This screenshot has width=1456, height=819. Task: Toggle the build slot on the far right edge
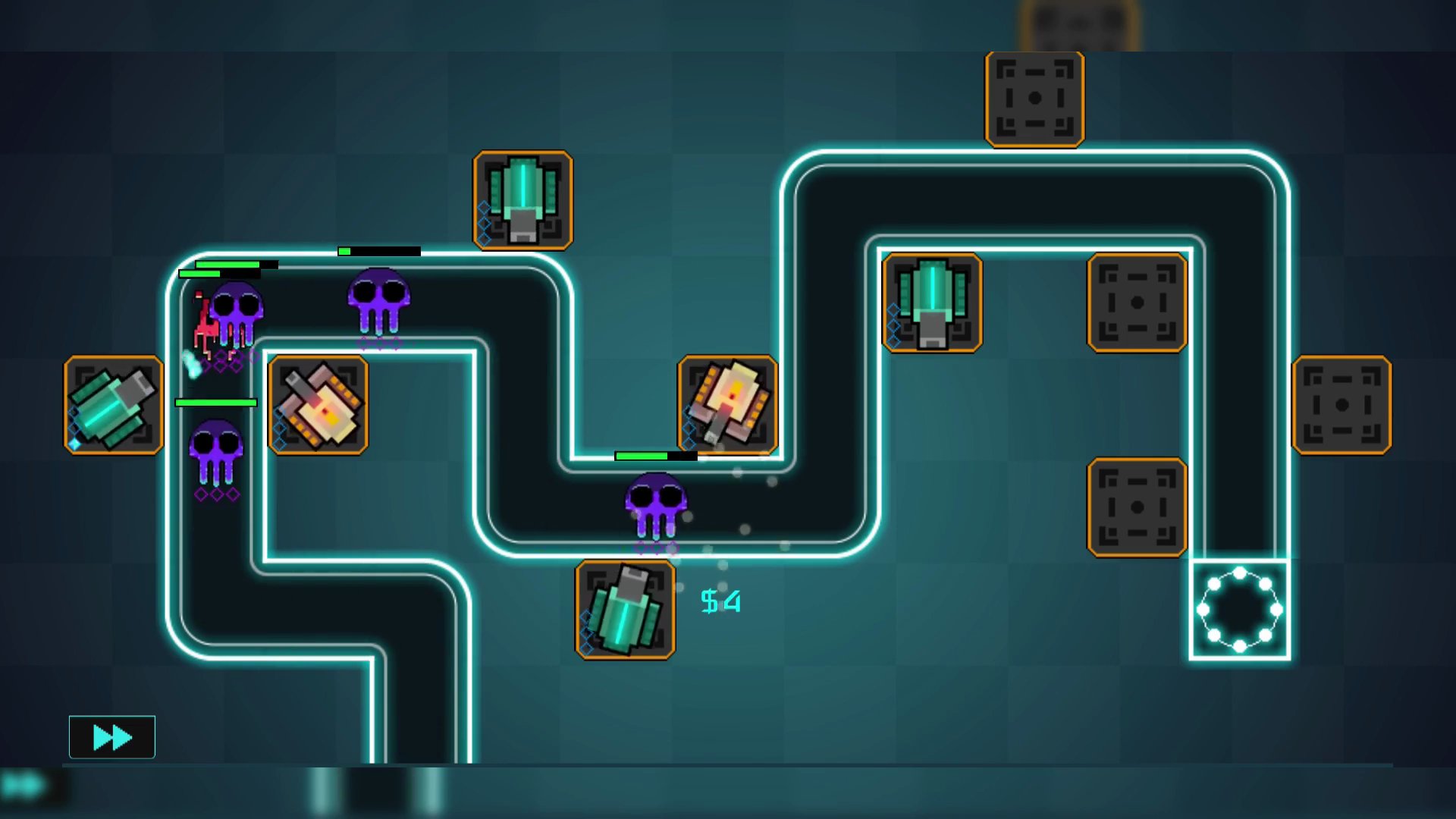pos(1344,403)
